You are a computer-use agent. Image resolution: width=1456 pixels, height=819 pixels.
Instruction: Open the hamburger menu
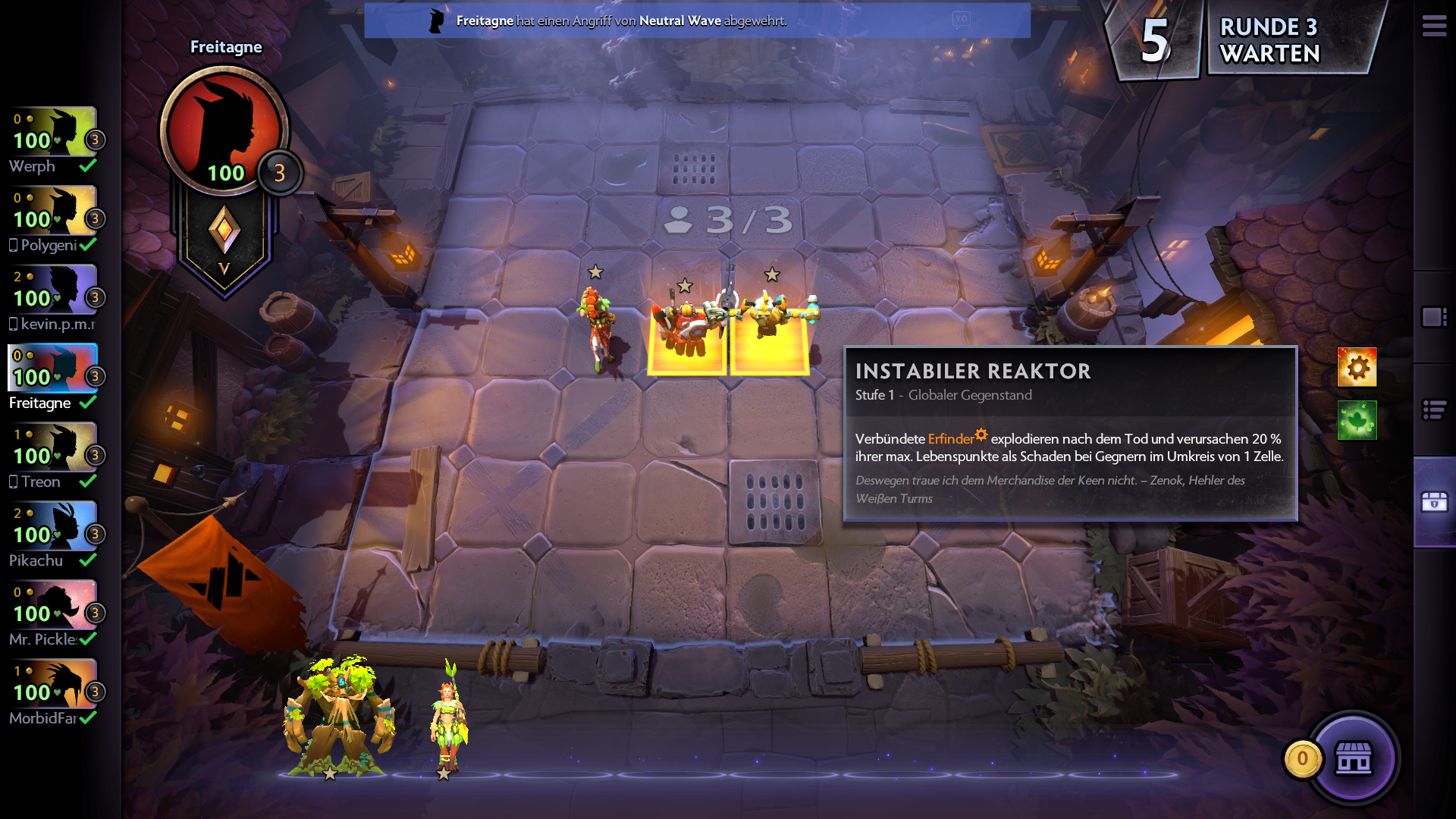pos(1433,27)
